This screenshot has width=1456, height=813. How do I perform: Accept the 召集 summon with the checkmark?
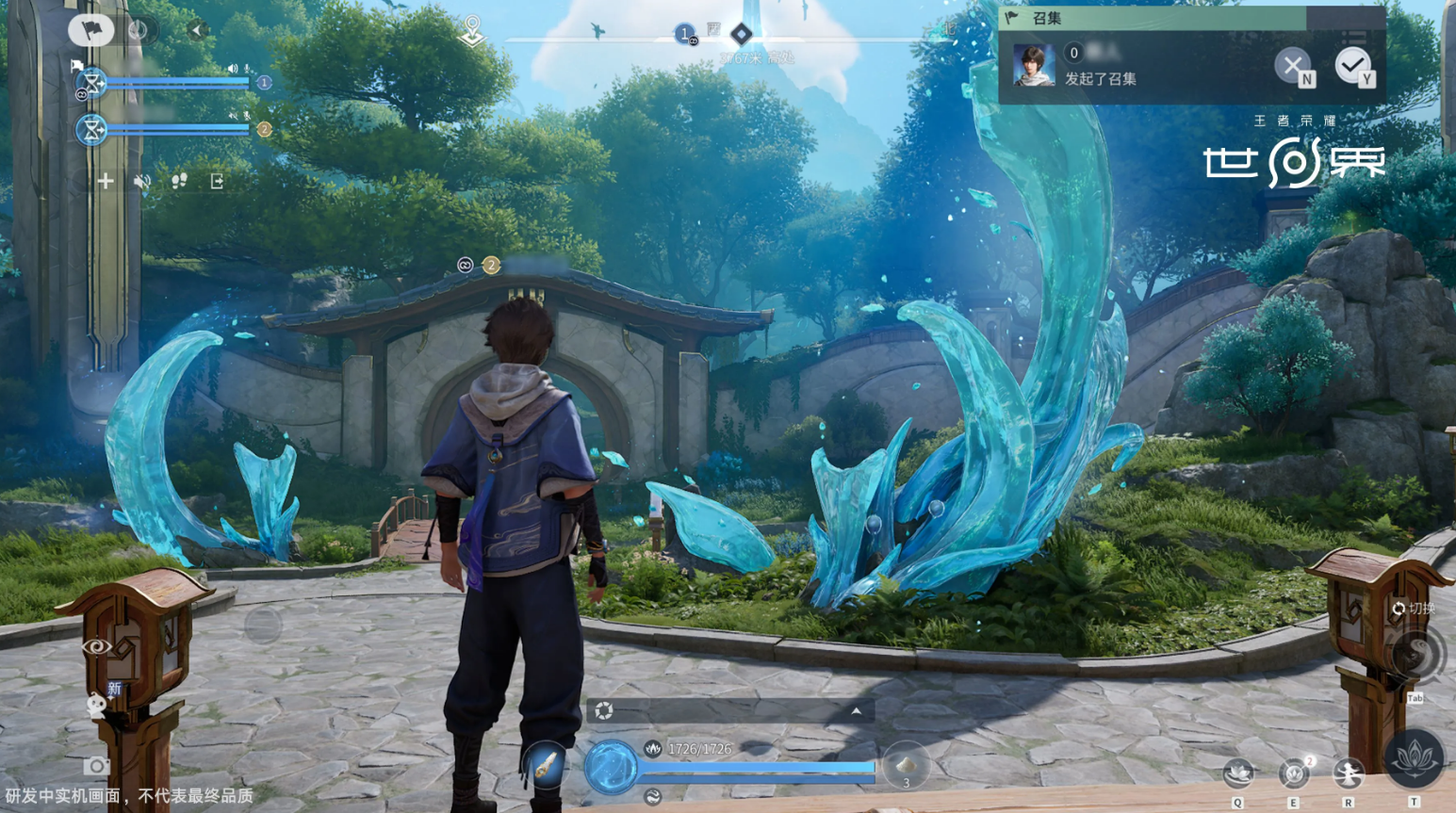pyautogui.click(x=1353, y=65)
